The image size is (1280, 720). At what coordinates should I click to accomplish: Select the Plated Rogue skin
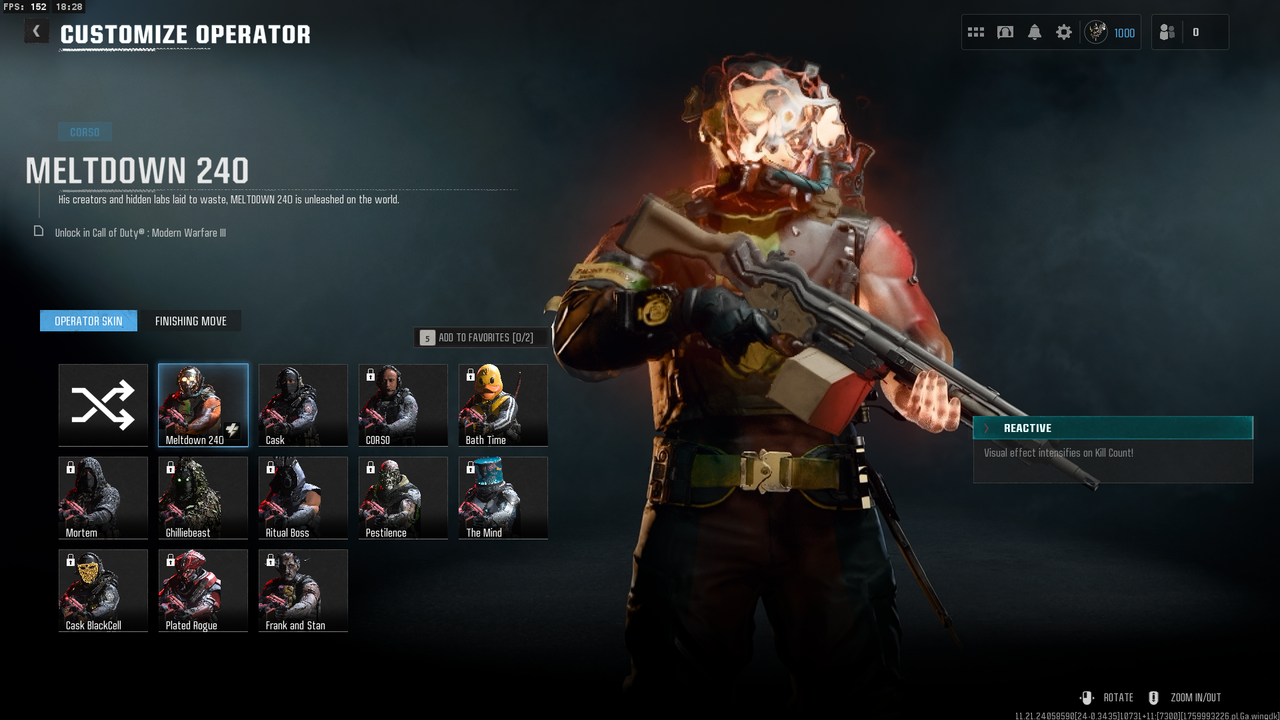pyautogui.click(x=203, y=591)
